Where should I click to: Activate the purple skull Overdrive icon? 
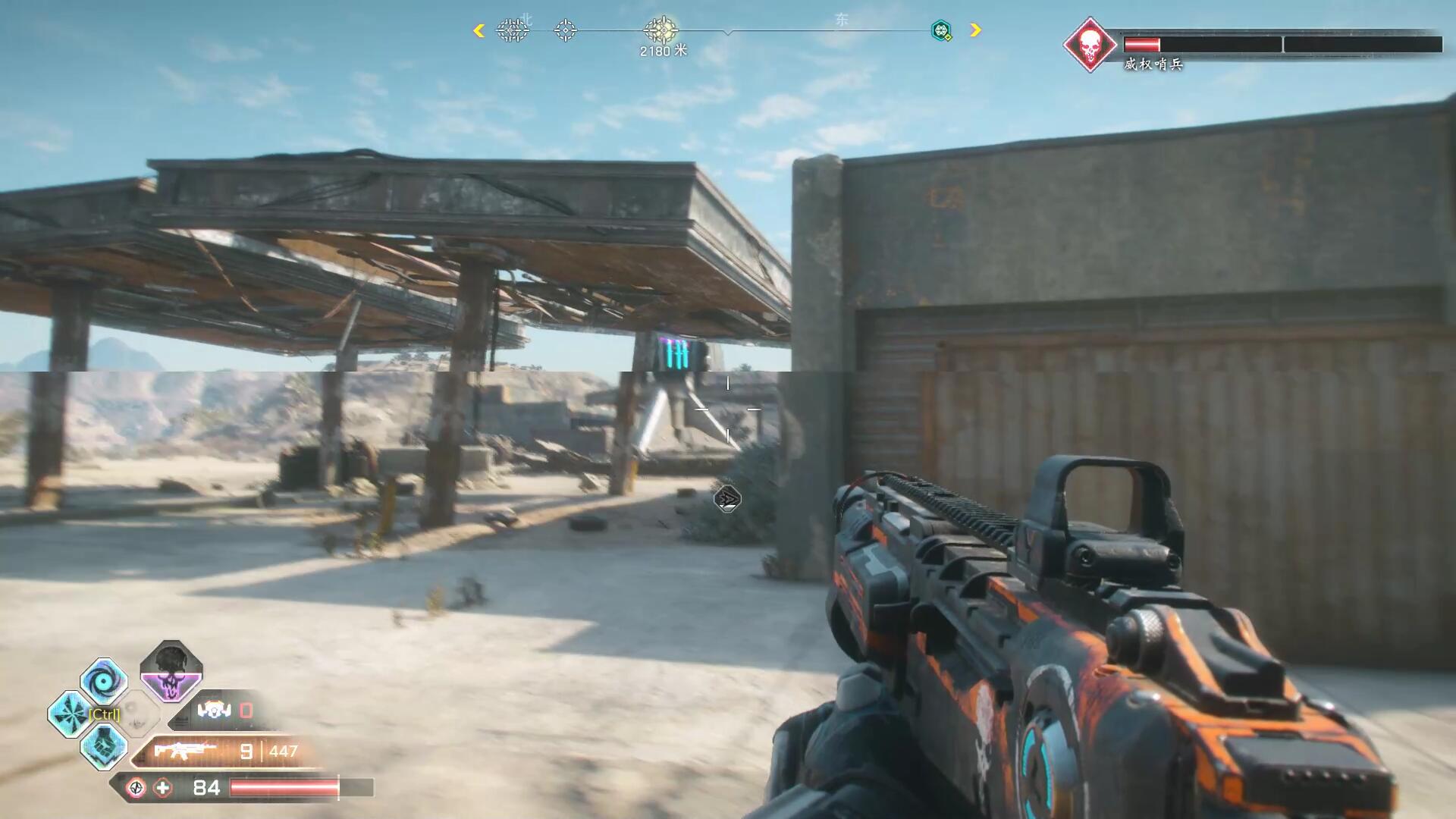(x=171, y=672)
